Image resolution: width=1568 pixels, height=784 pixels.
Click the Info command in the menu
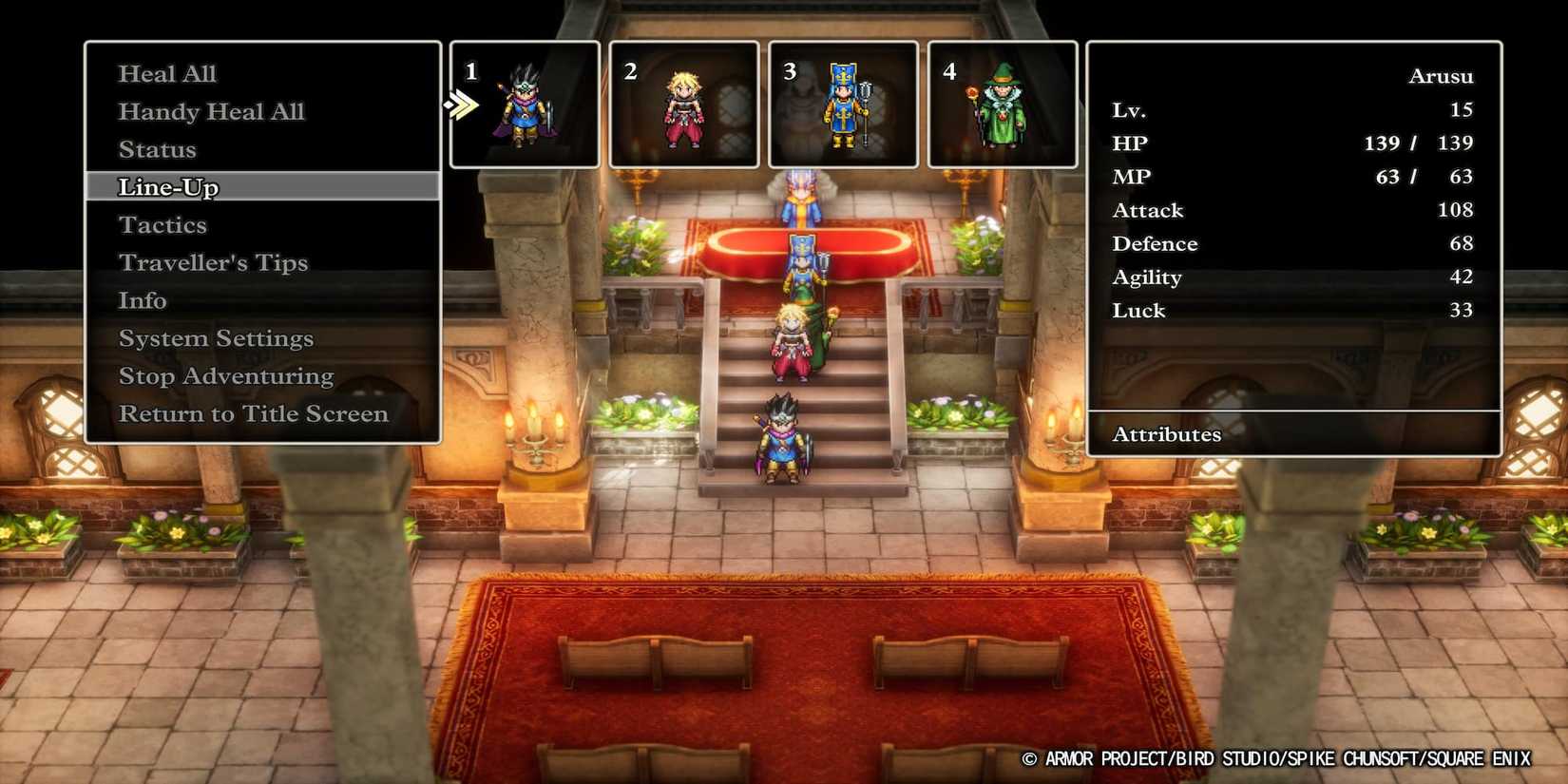143,300
